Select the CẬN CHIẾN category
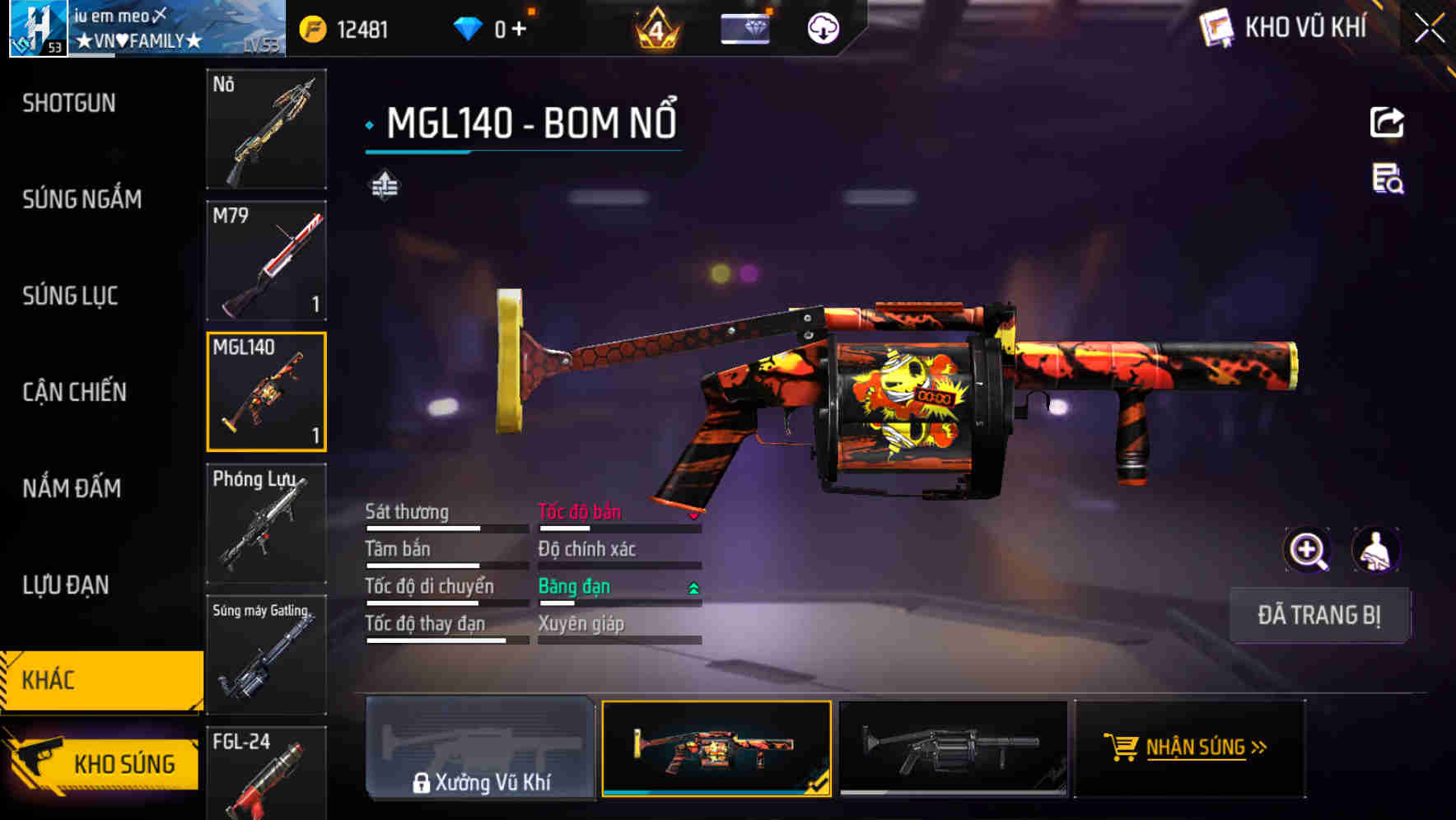Screen dimensions: 1456x820 click(74, 393)
